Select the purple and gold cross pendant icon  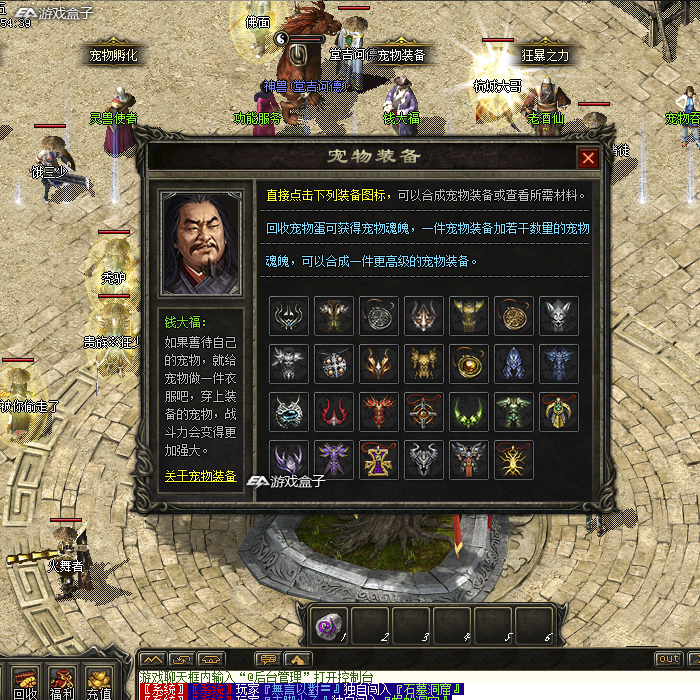[x=378, y=459]
